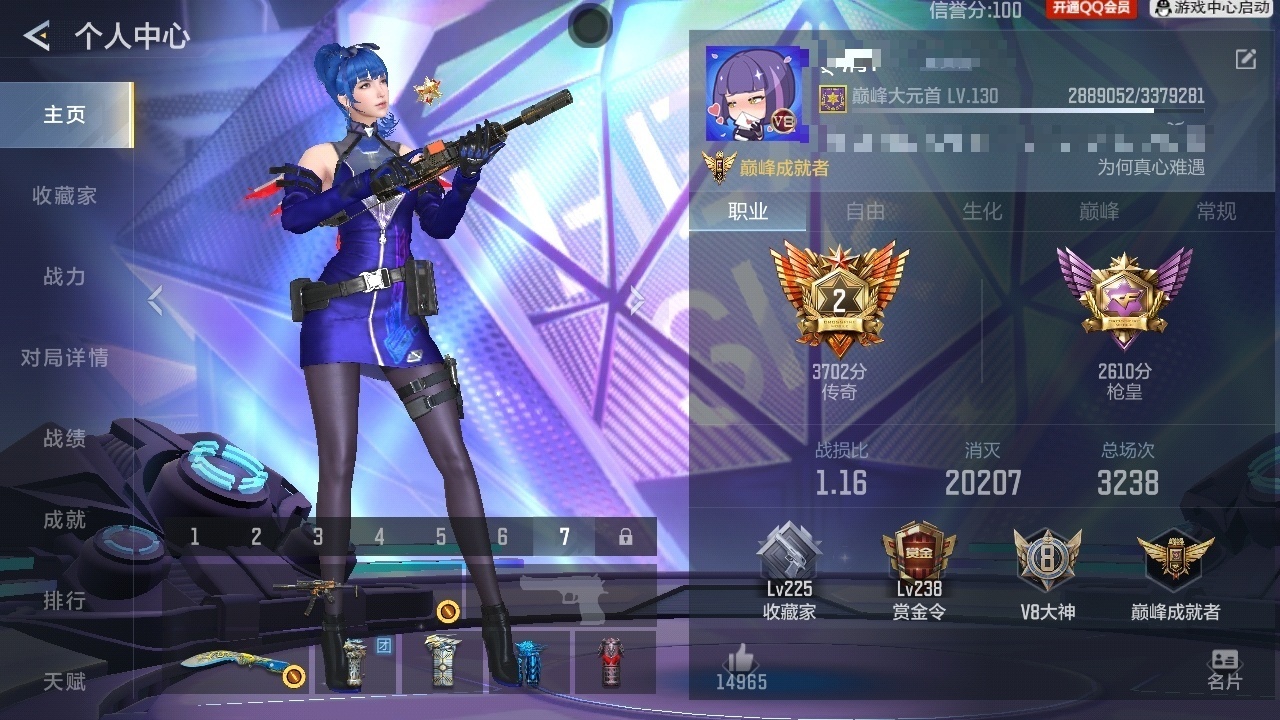Click the 开通QQ会员 button
This screenshot has height=720, width=1280.
(1091, 9)
